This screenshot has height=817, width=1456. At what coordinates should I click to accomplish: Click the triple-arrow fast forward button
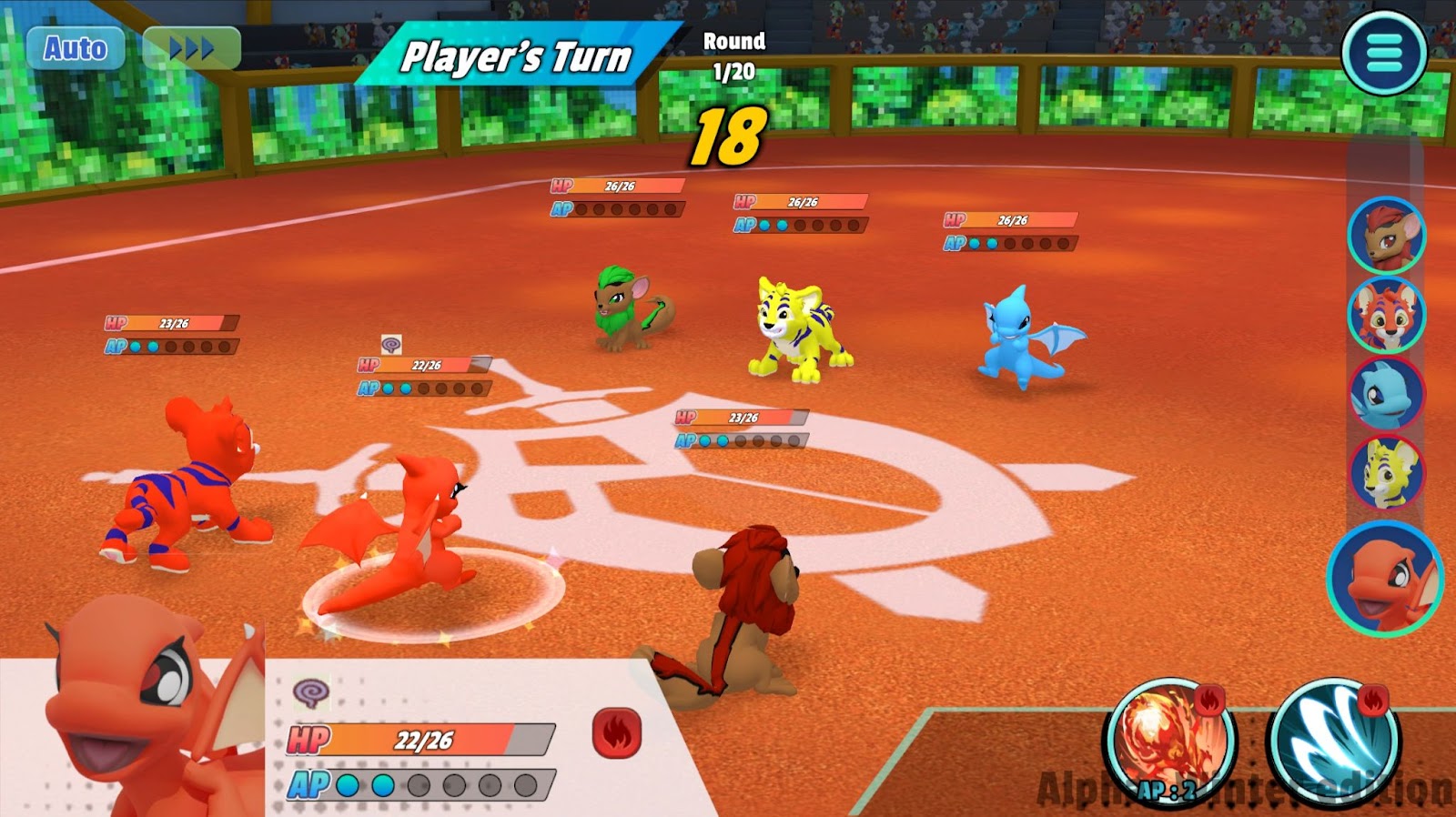(192, 48)
